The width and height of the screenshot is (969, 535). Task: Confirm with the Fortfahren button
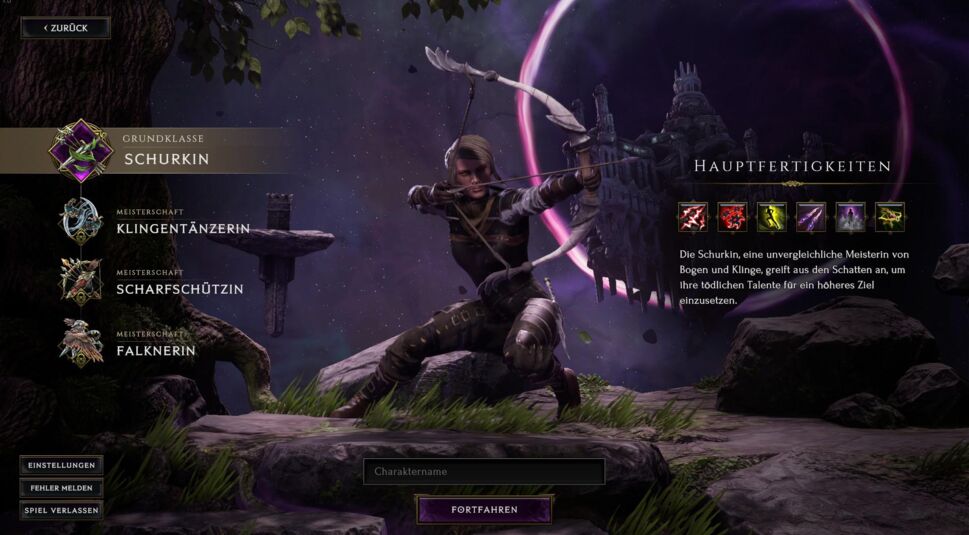[484, 510]
